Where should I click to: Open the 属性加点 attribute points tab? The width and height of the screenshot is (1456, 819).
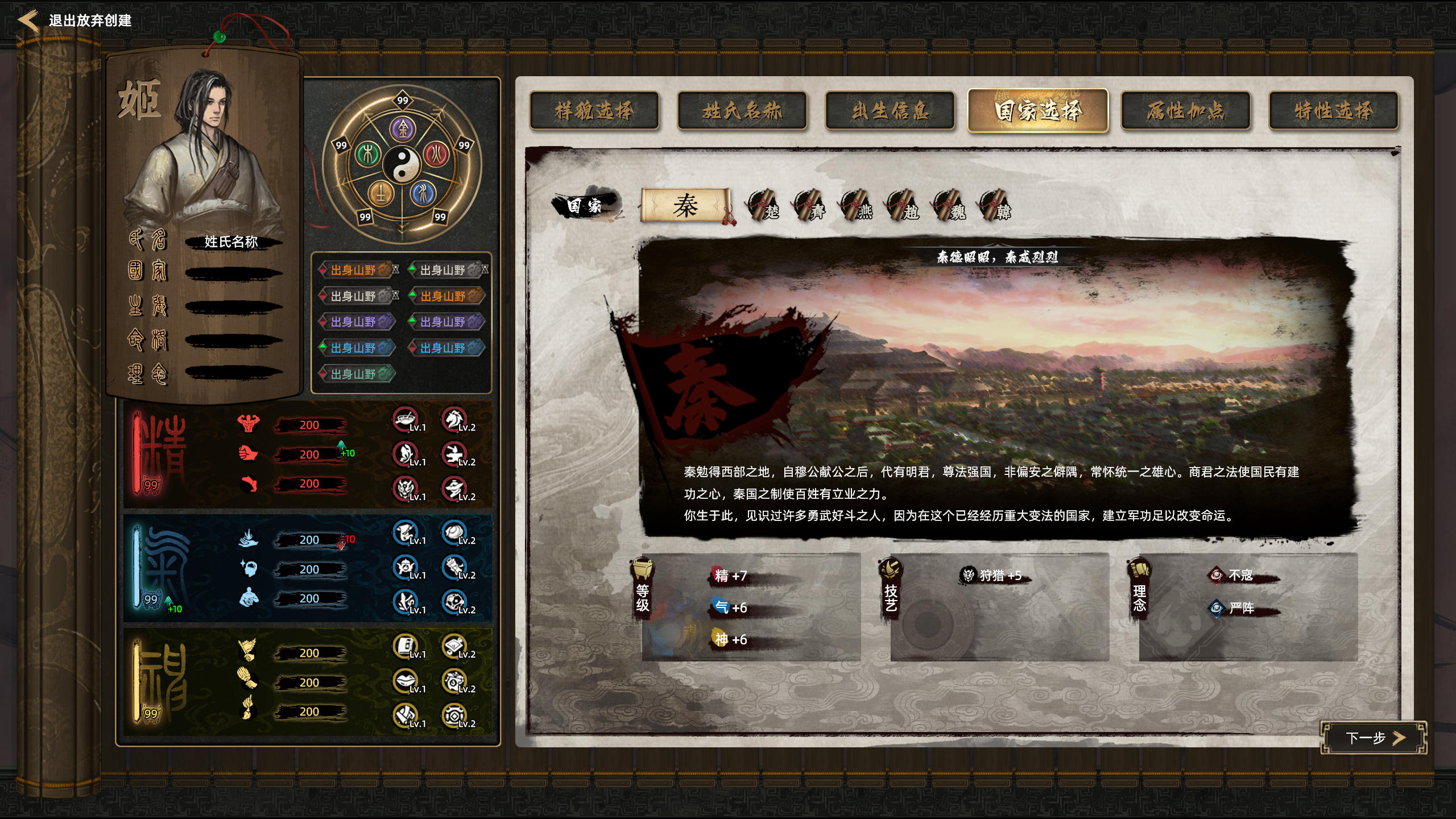pyautogui.click(x=1185, y=111)
